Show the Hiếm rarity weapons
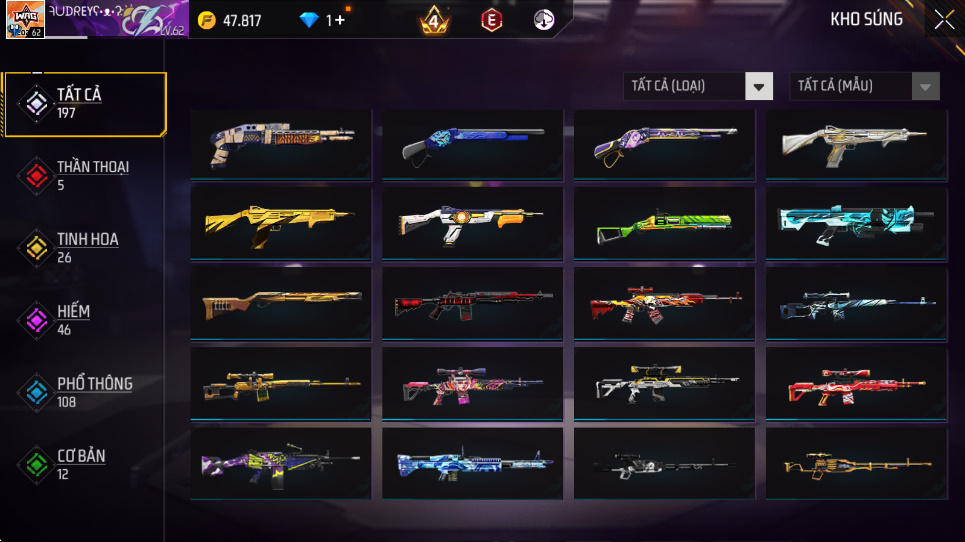This screenshot has width=965, height=542. pos(85,319)
